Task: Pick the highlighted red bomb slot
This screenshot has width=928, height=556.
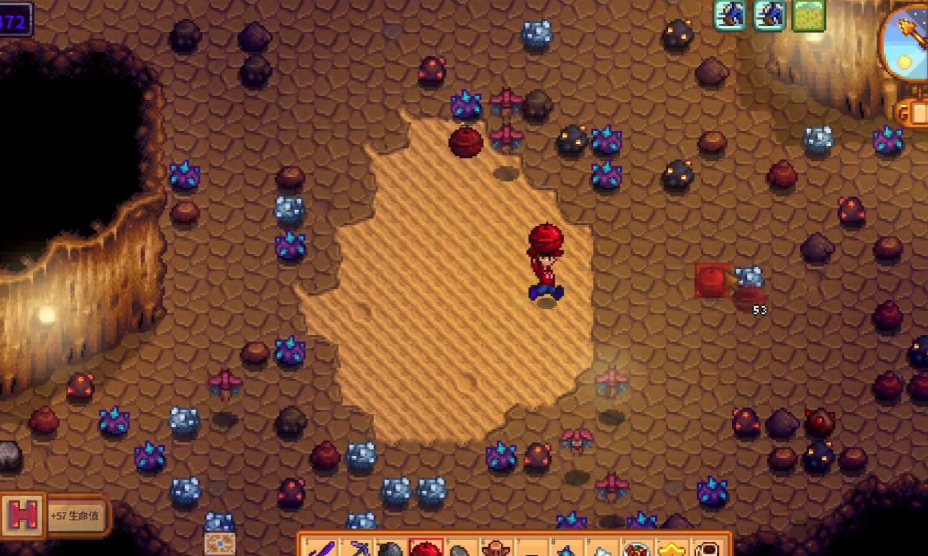Action: (x=426, y=548)
